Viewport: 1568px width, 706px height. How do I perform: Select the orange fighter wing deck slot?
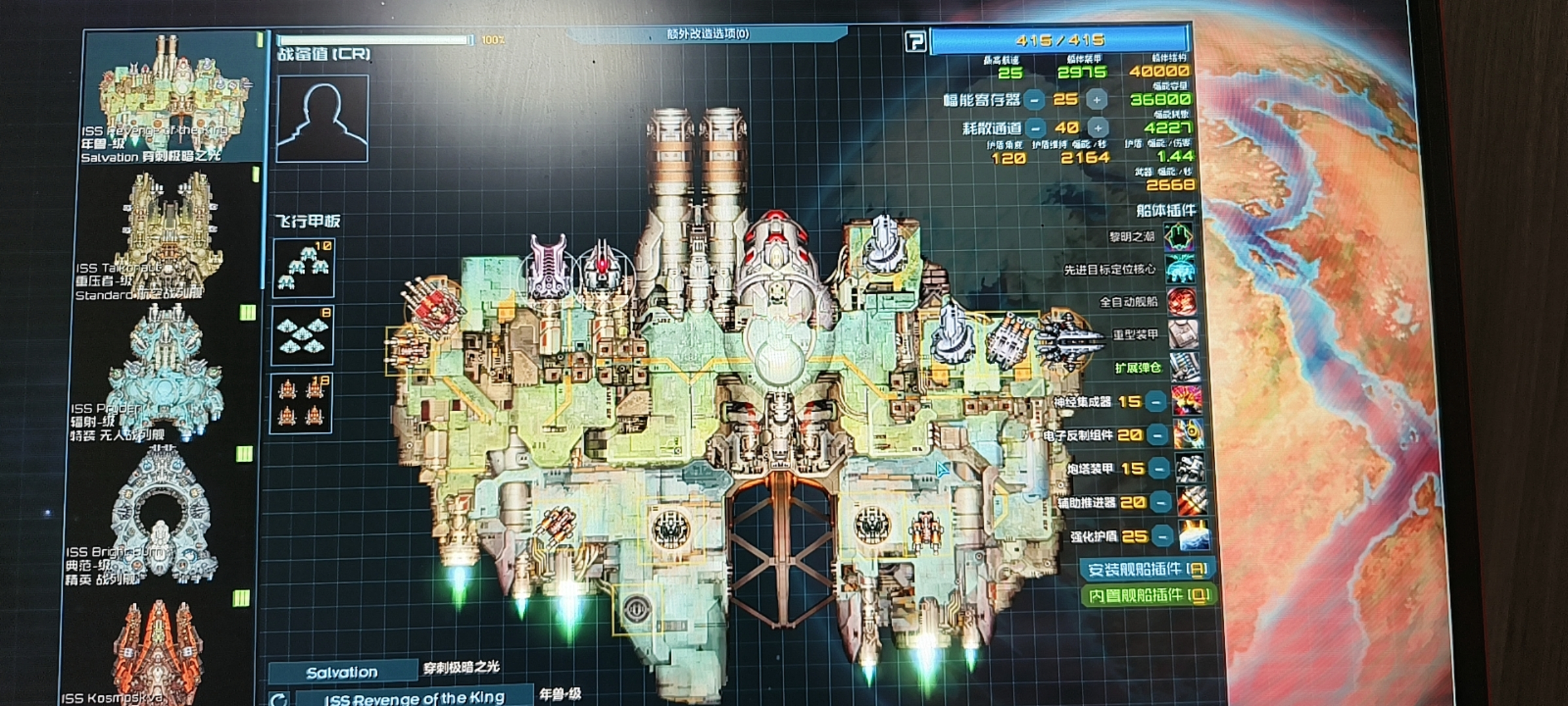[301, 403]
